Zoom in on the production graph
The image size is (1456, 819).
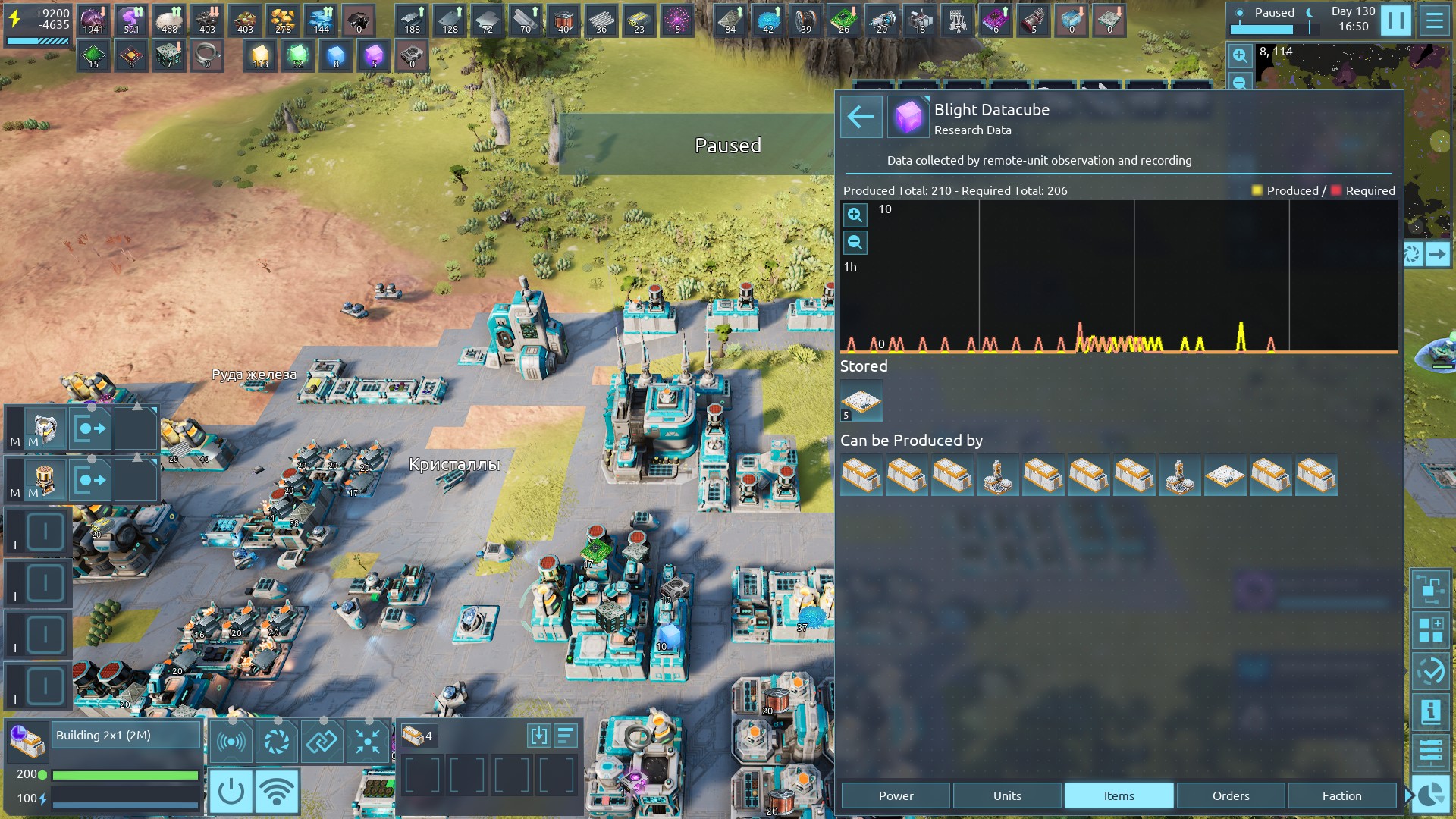pos(855,215)
